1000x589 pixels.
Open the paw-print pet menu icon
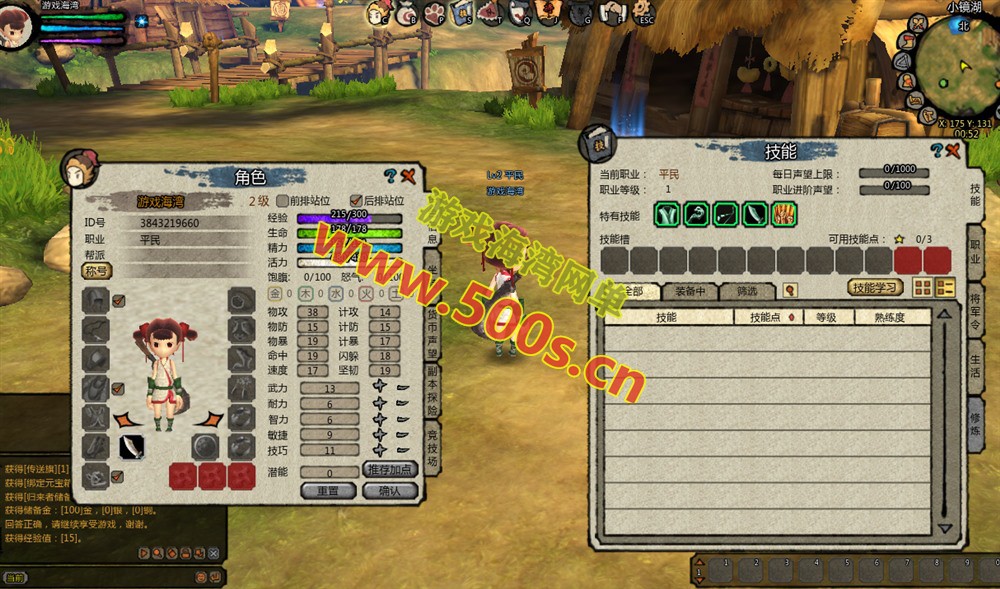pyautogui.click(x=434, y=13)
